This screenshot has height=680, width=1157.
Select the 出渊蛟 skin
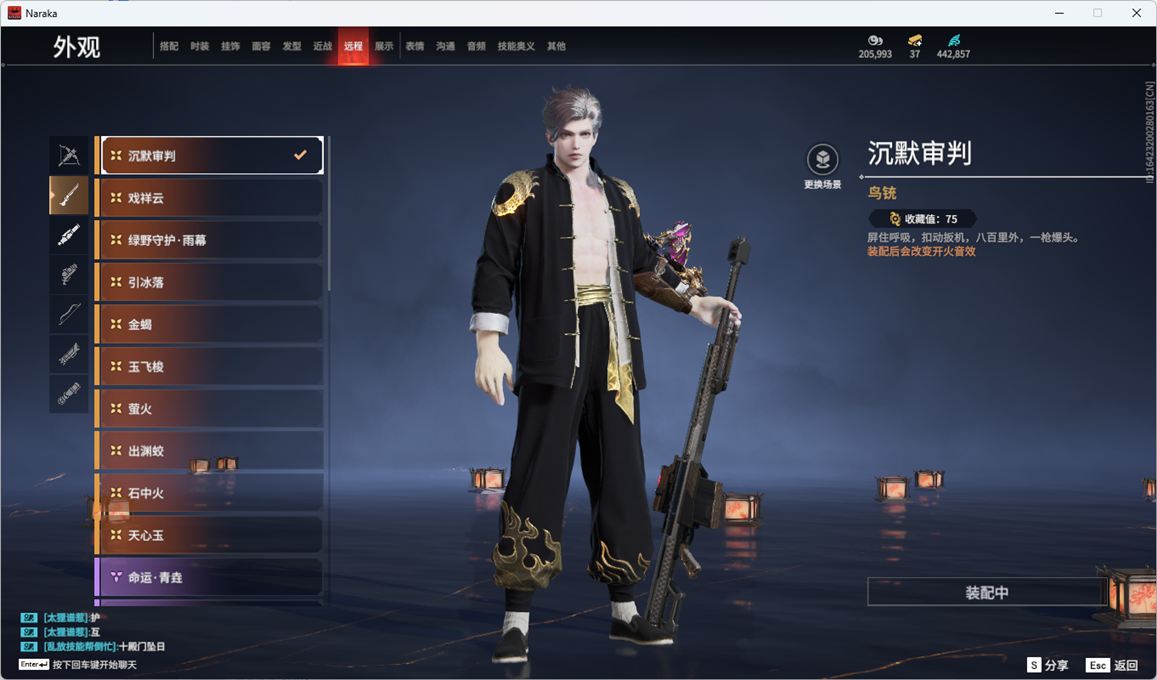(210, 451)
